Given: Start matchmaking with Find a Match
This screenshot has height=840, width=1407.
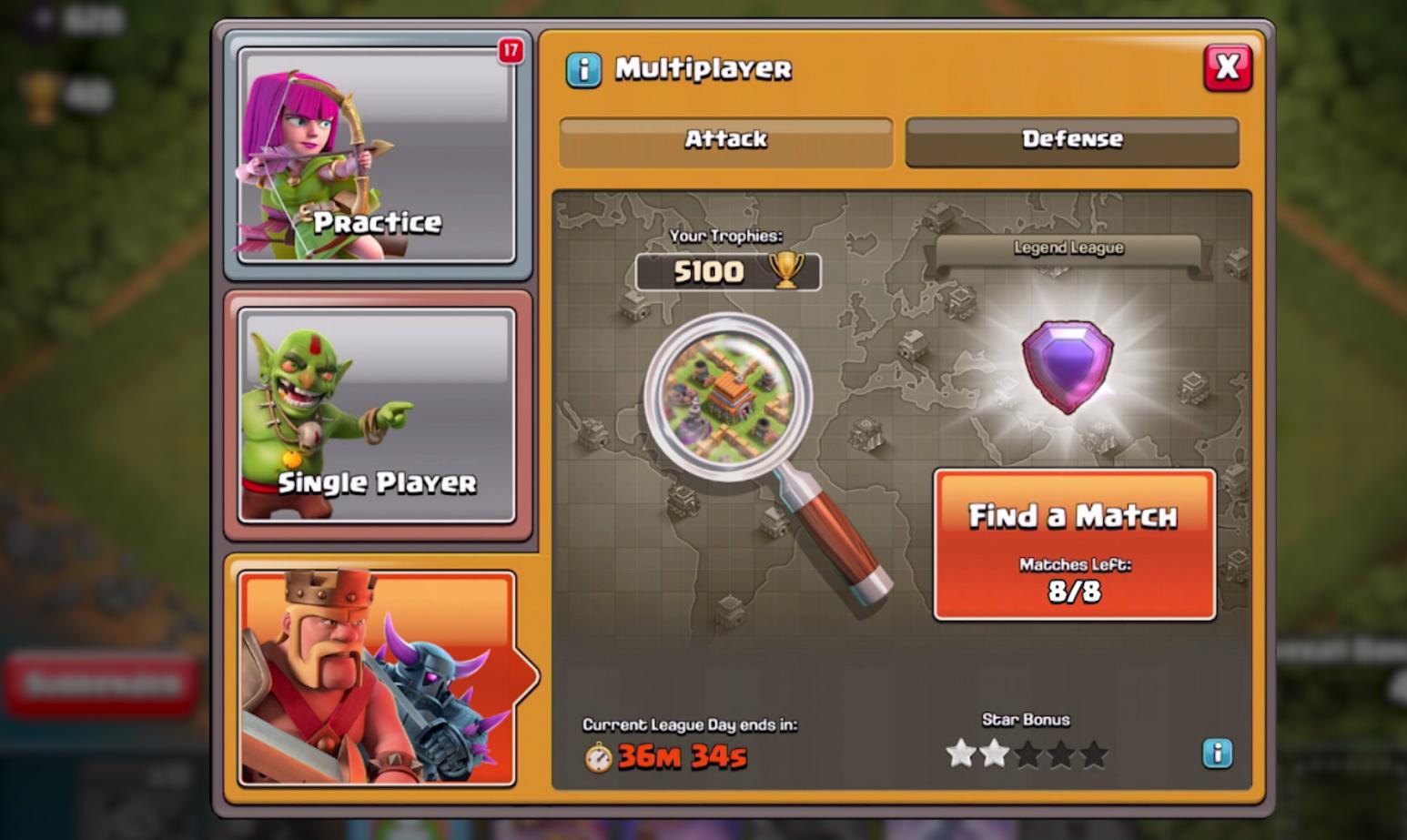Looking at the screenshot, I should pos(1074,544).
